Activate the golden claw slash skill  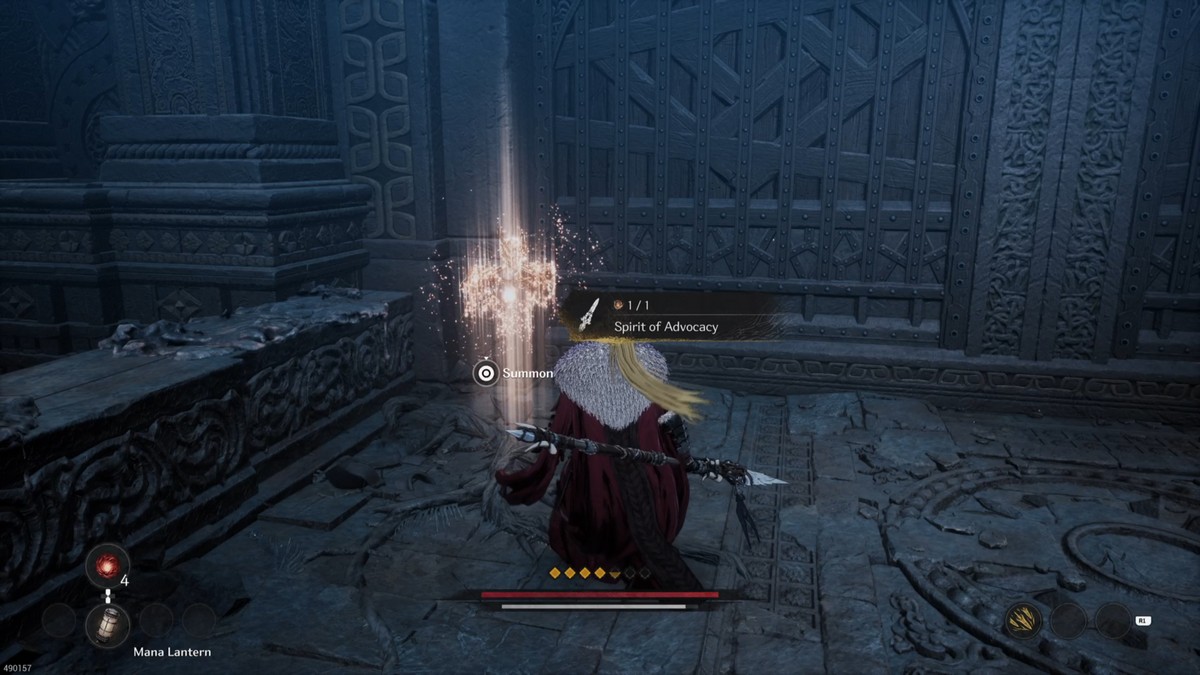(x=1022, y=621)
